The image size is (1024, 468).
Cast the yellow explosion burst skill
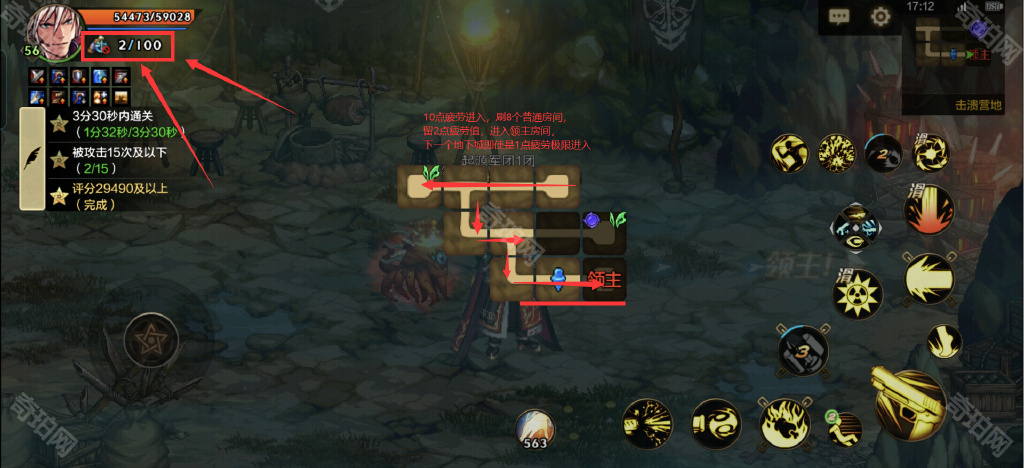[x=836, y=153]
